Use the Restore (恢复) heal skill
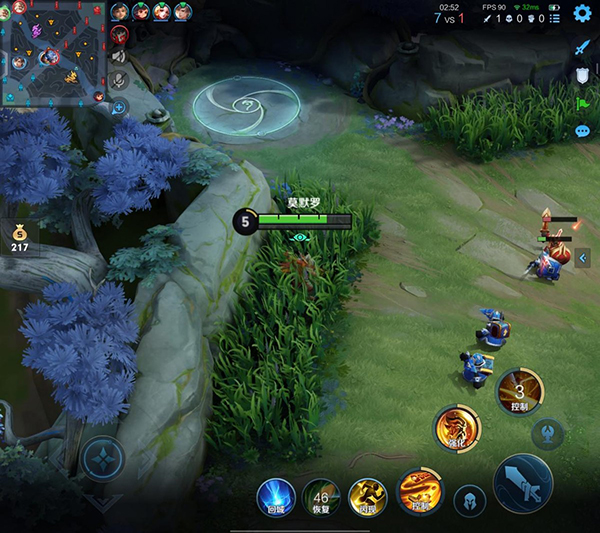The image size is (600, 533). [x=322, y=497]
